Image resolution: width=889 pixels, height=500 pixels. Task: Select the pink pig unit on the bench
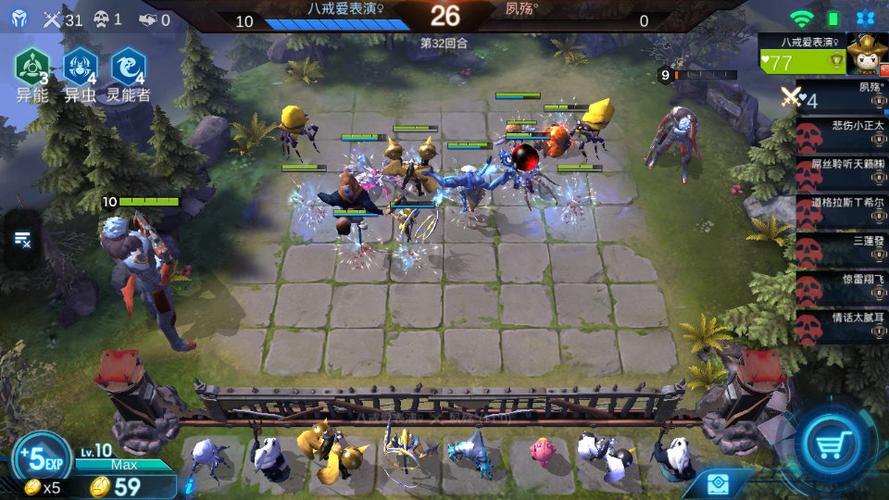544,451
